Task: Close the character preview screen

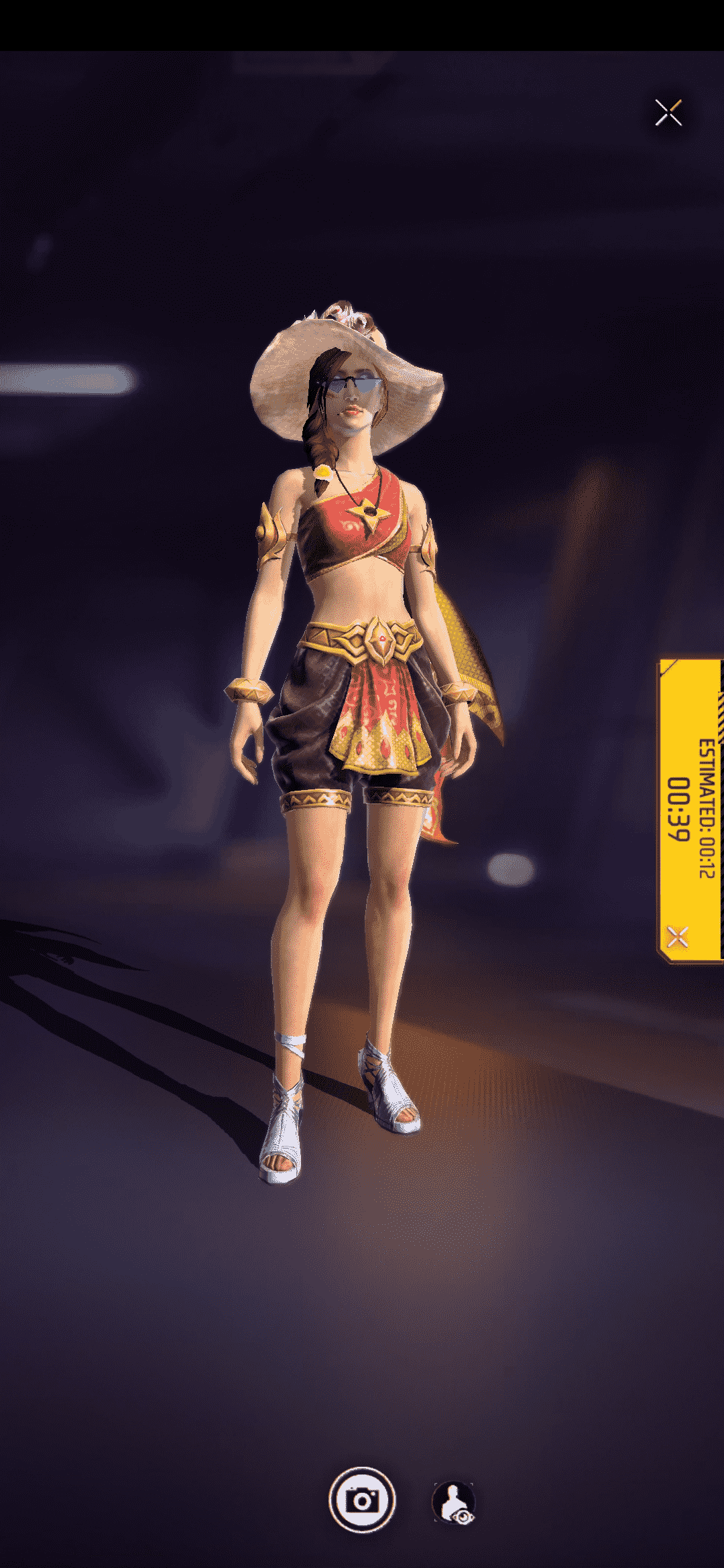Action: pos(668,113)
